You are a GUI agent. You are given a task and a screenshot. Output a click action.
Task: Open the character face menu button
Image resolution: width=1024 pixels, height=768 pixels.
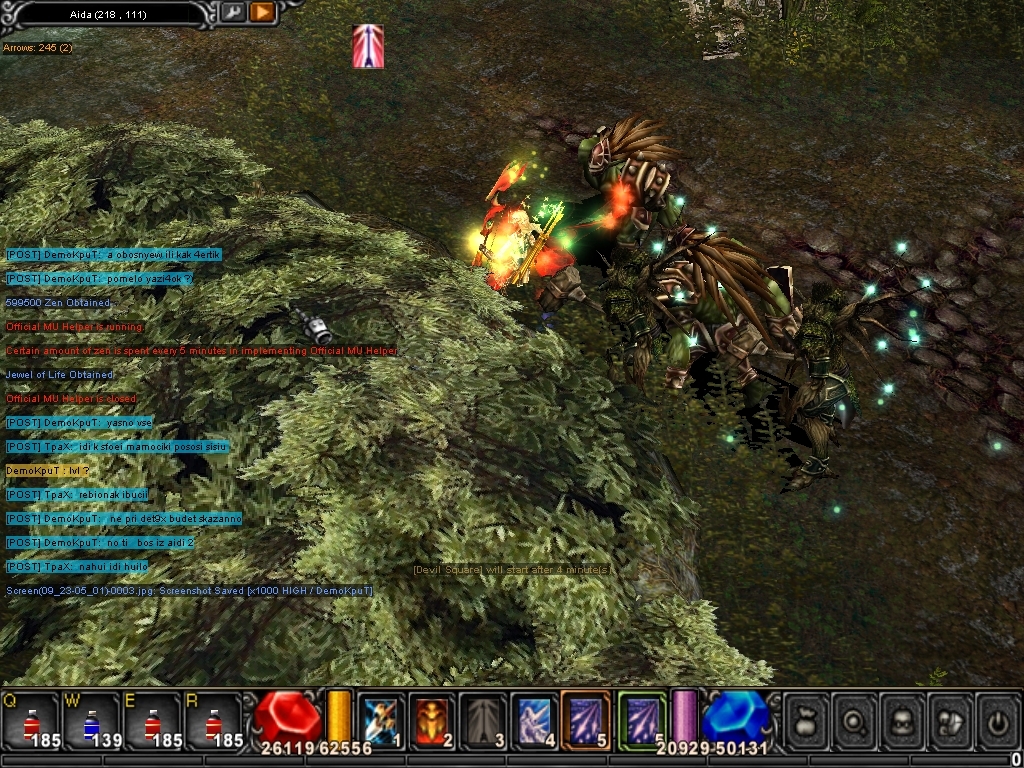click(x=903, y=718)
